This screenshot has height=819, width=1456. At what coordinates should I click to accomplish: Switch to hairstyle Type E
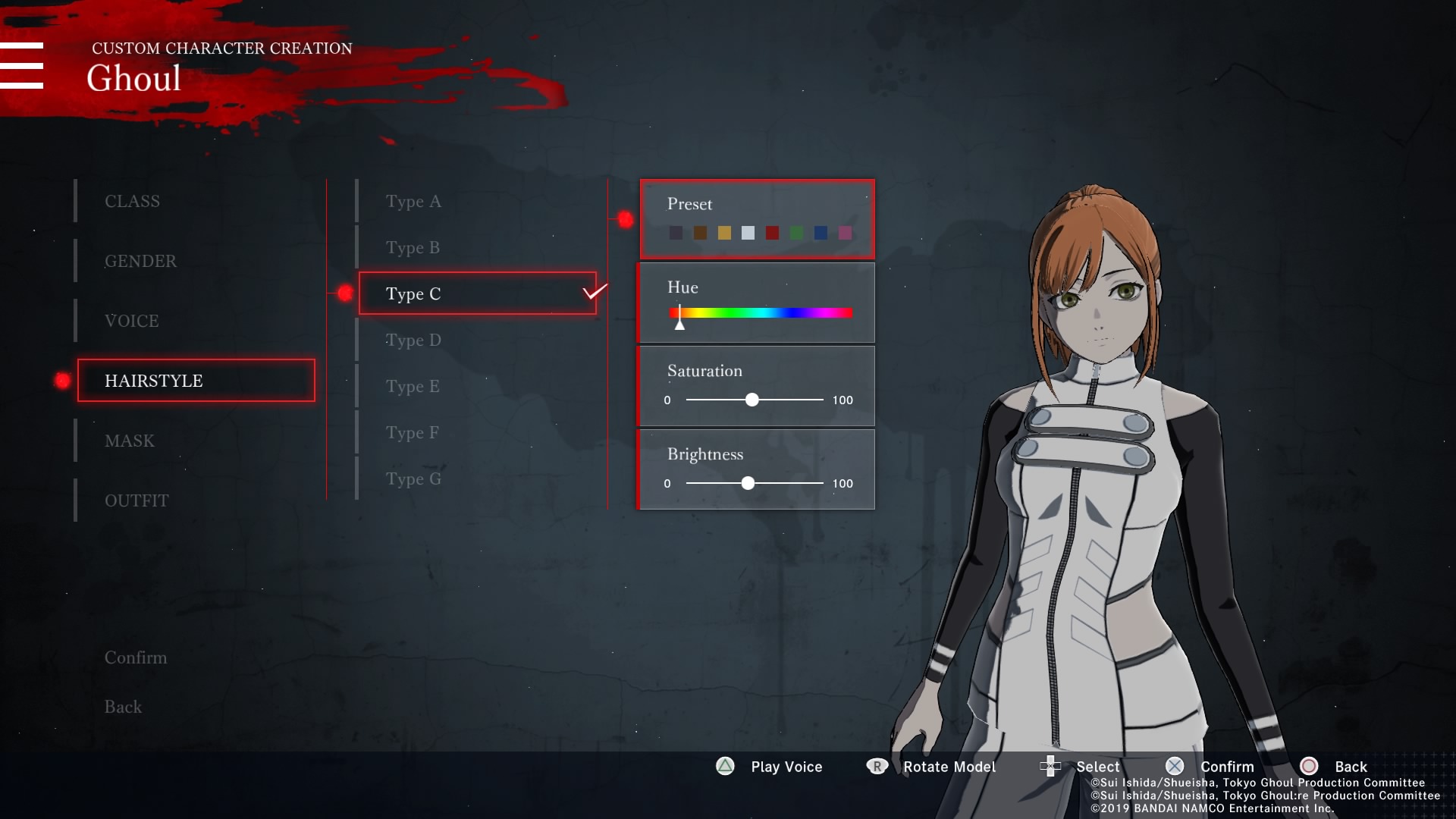pyautogui.click(x=413, y=387)
